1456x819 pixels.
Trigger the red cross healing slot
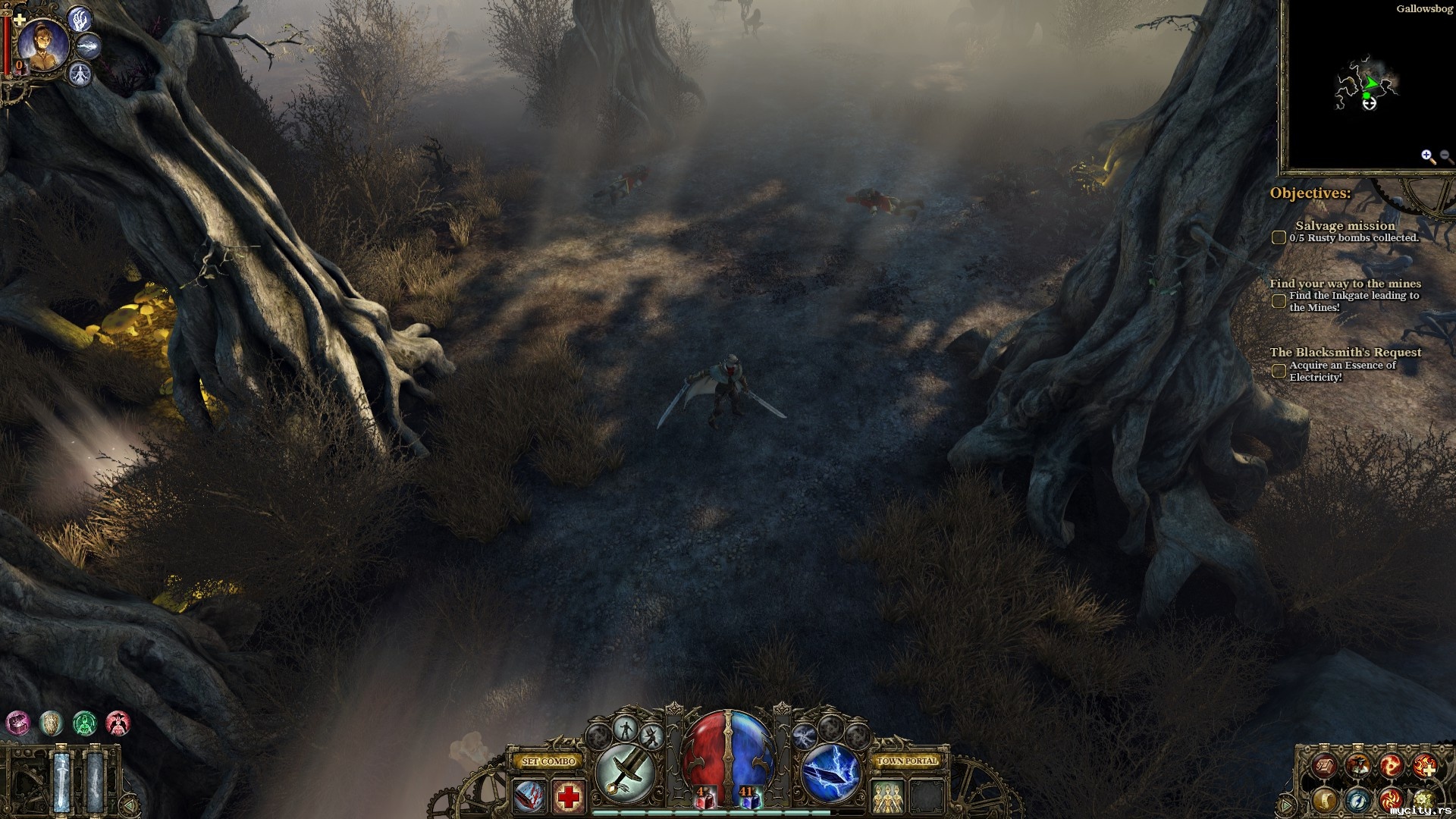click(x=568, y=797)
